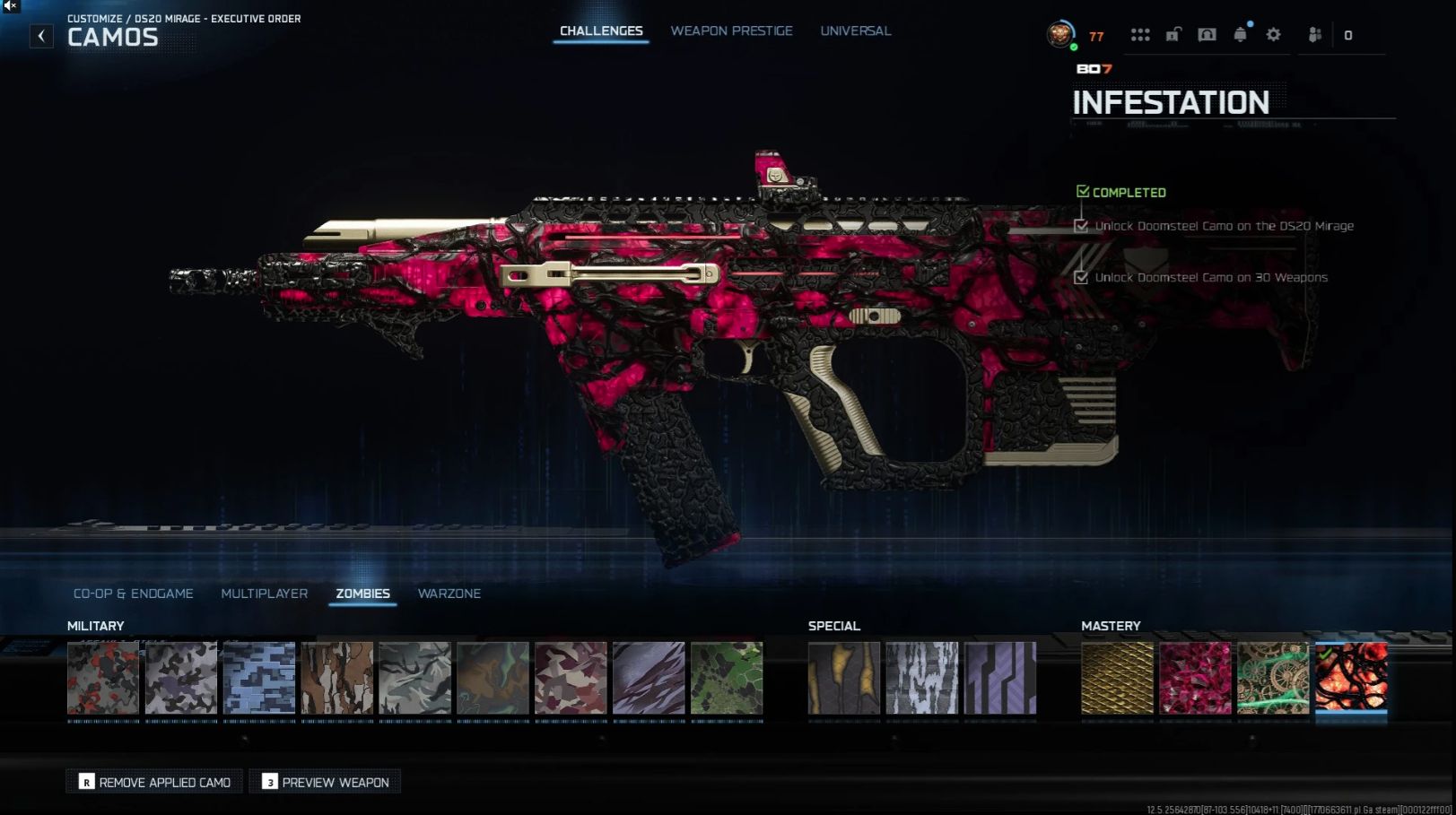Open the nine-dot grid menu icon
The image size is (1456, 815).
point(1140,35)
